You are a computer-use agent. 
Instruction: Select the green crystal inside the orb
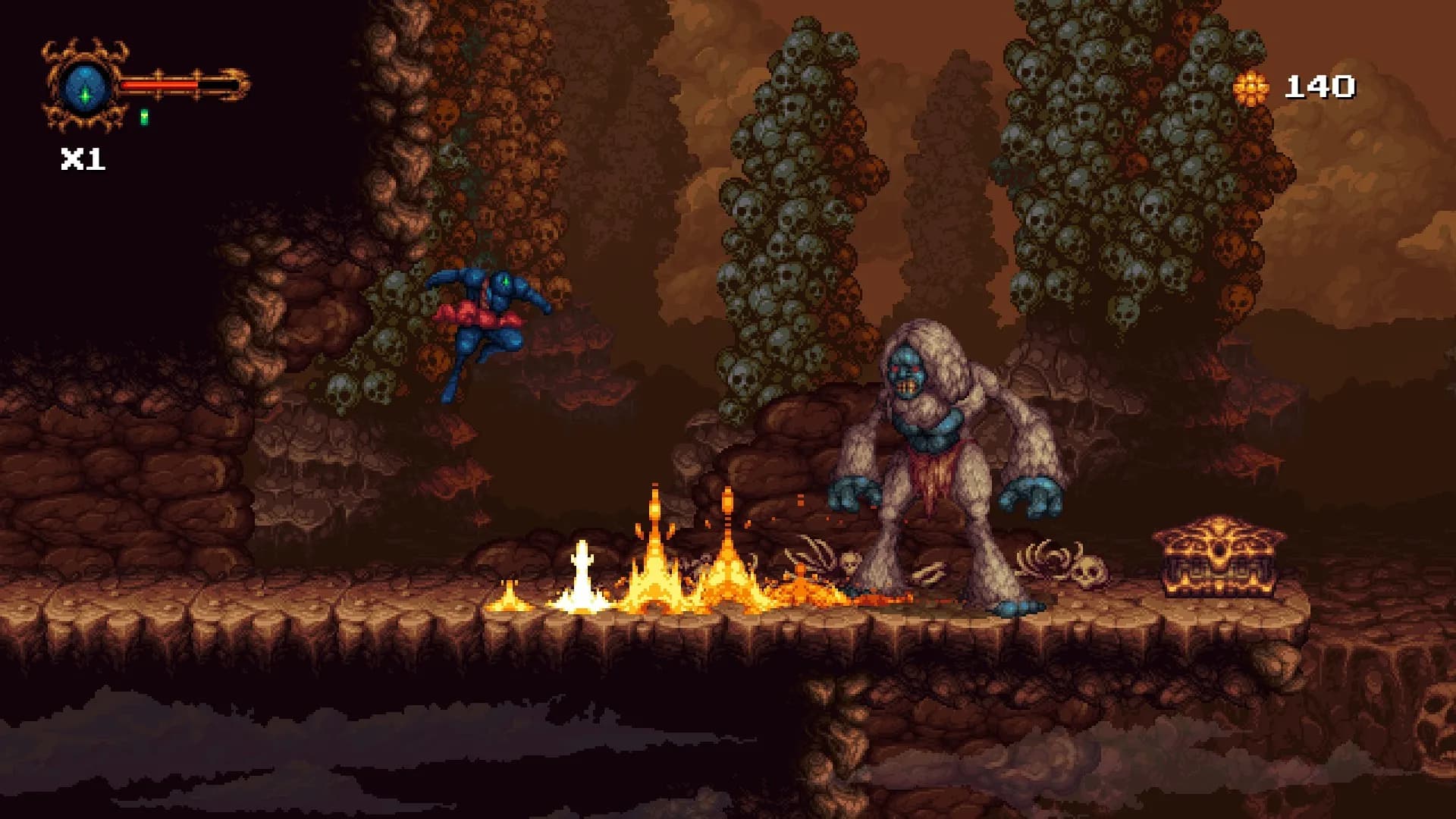(85, 96)
